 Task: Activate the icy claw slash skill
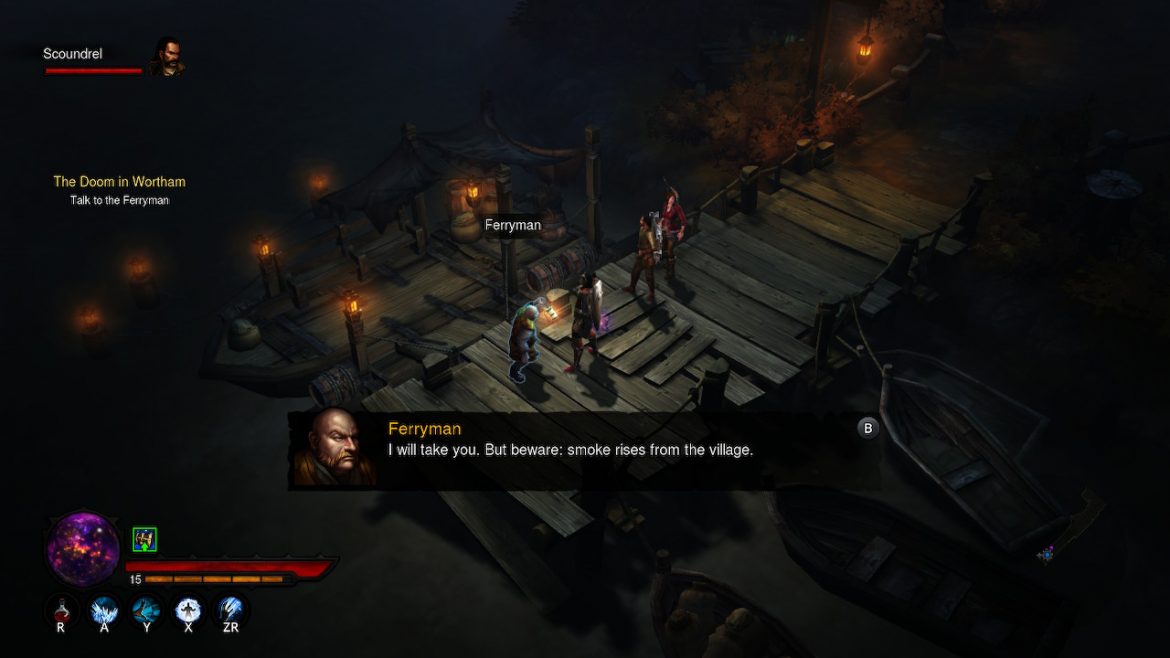pyautogui.click(x=231, y=609)
